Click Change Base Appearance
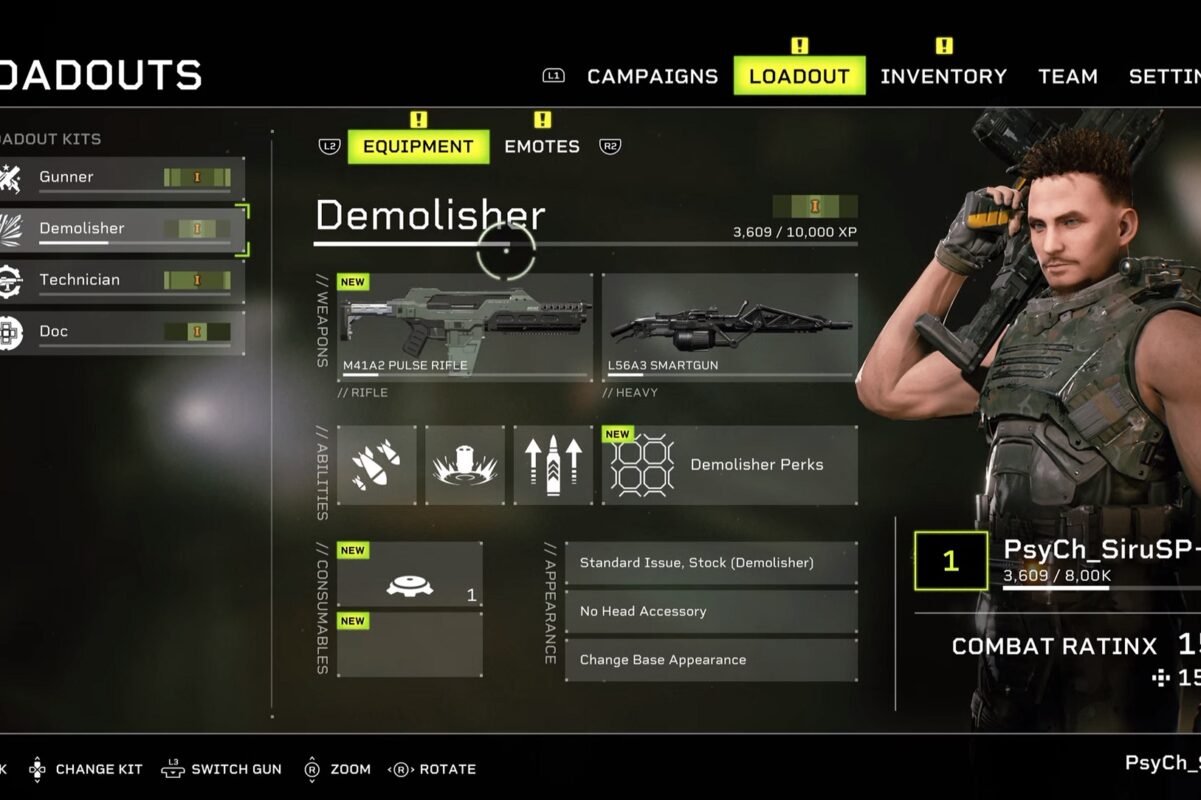This screenshot has height=800, width=1201. click(x=711, y=660)
